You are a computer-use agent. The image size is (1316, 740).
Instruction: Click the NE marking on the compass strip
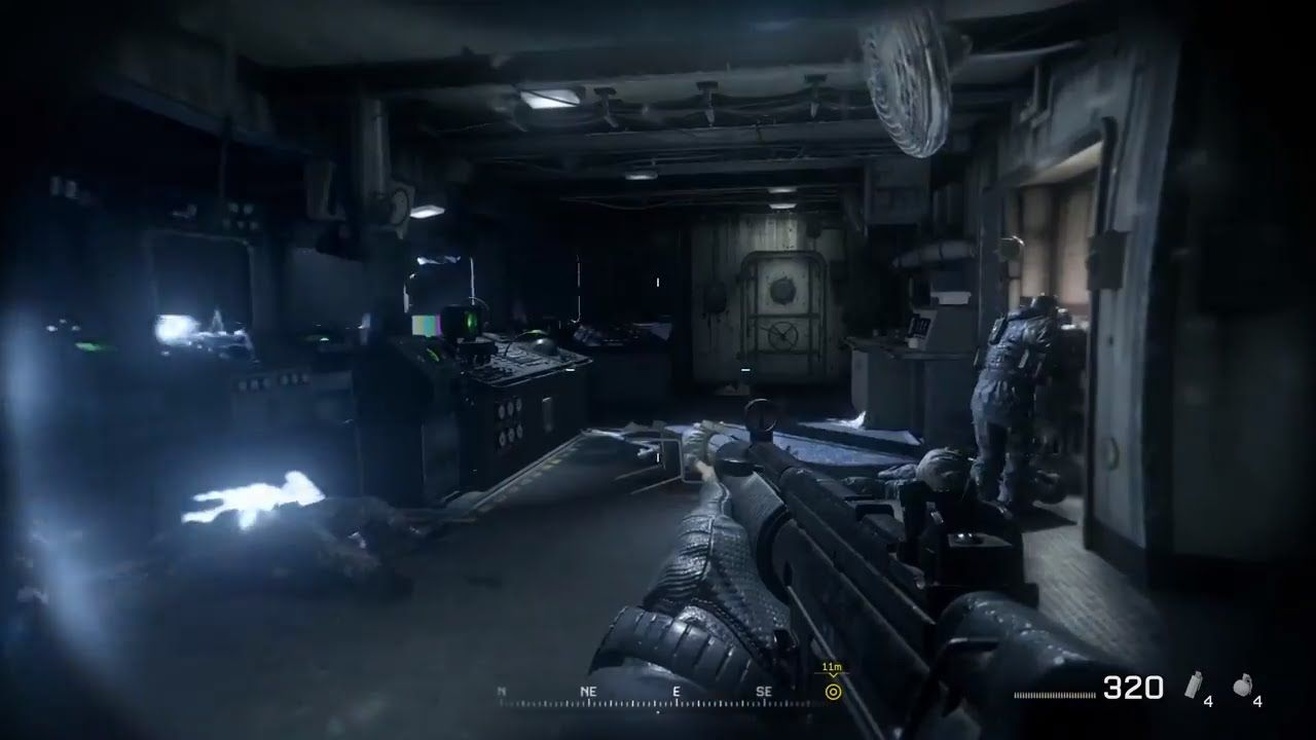pos(588,691)
